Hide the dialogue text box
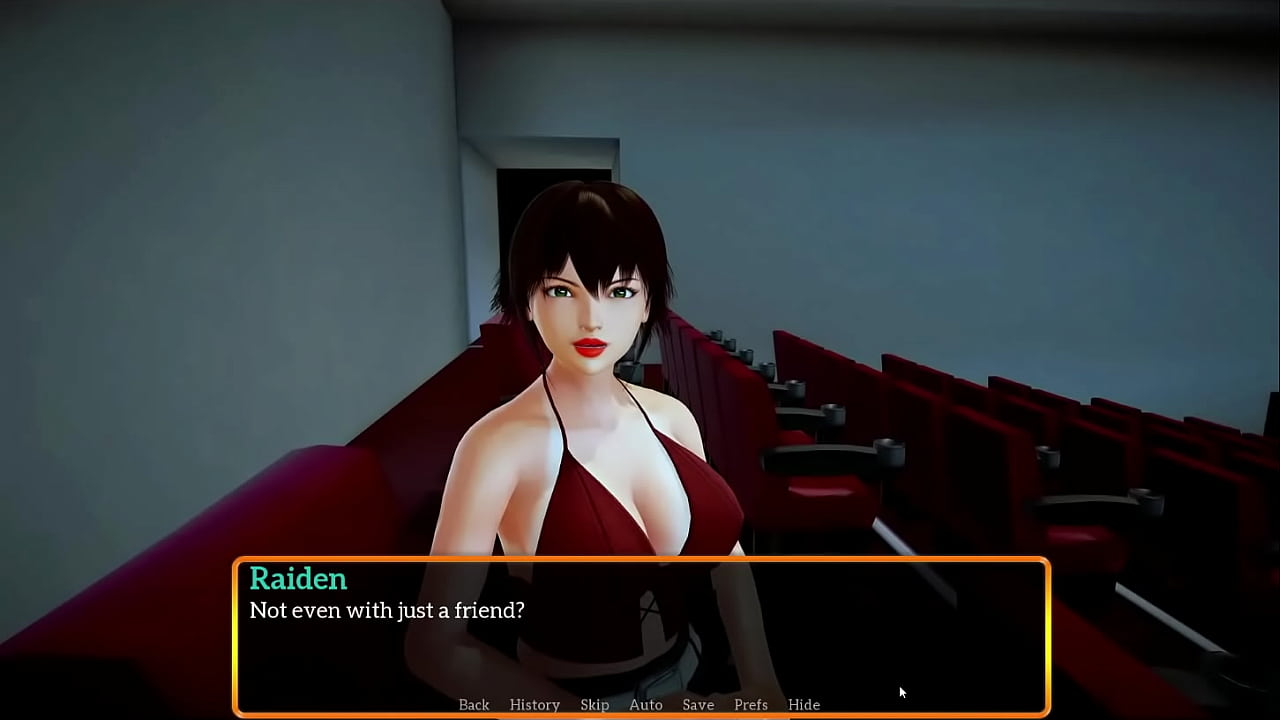 tap(804, 705)
